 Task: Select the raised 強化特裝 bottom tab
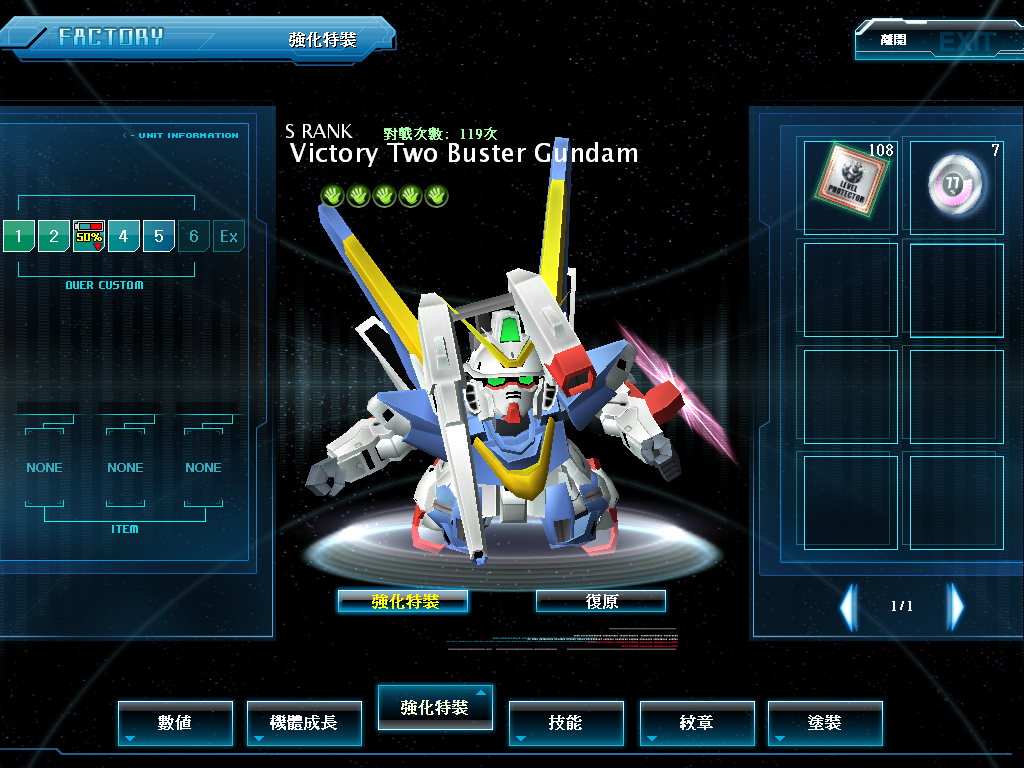click(x=435, y=708)
